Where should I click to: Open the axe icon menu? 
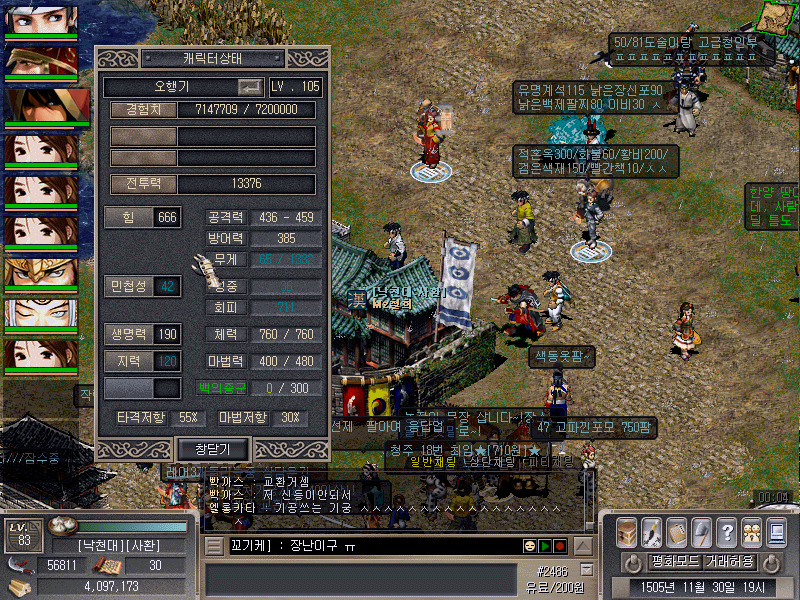[701, 531]
